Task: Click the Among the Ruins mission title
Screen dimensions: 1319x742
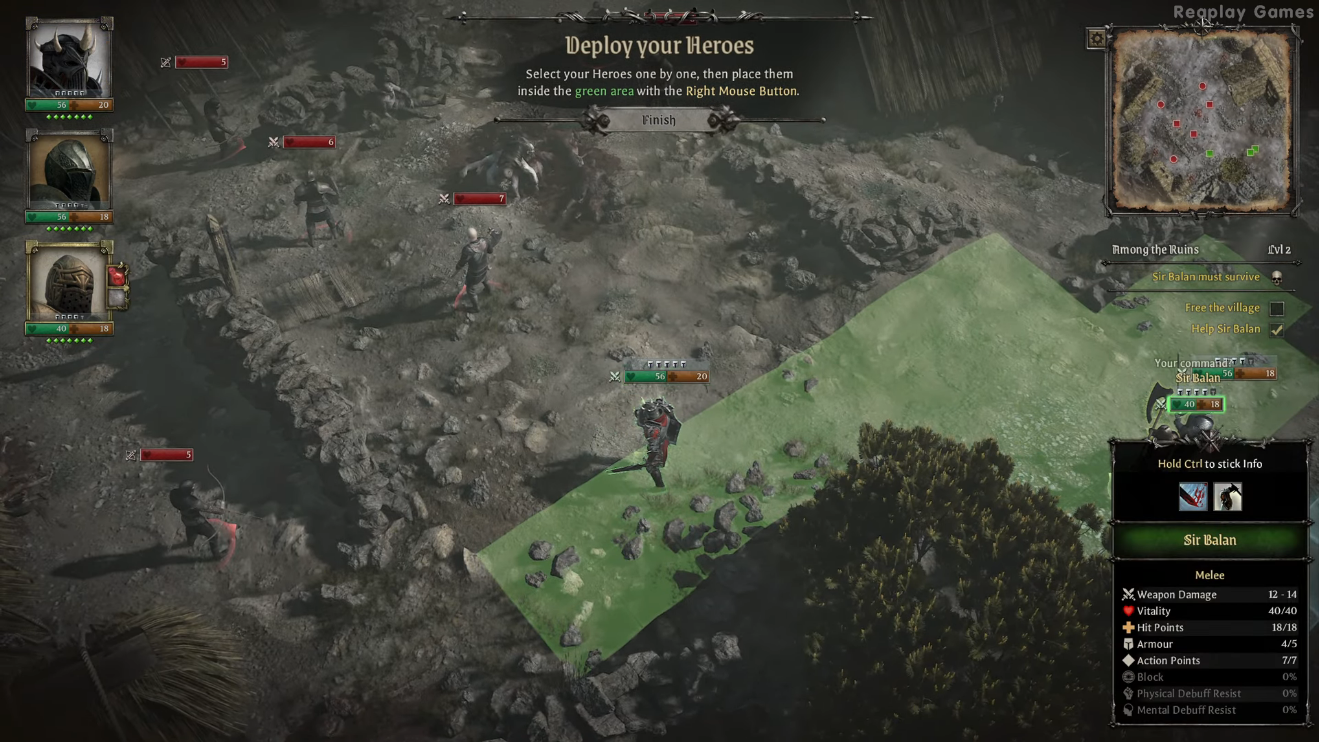Action: pyautogui.click(x=1155, y=250)
